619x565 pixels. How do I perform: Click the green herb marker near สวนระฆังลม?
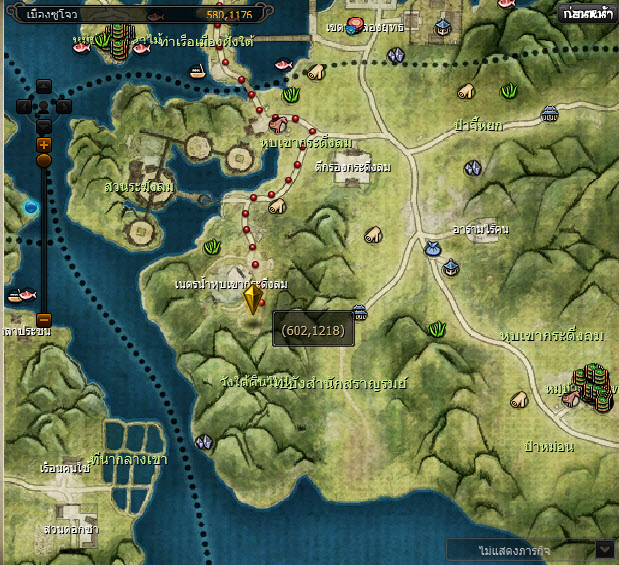(212, 246)
